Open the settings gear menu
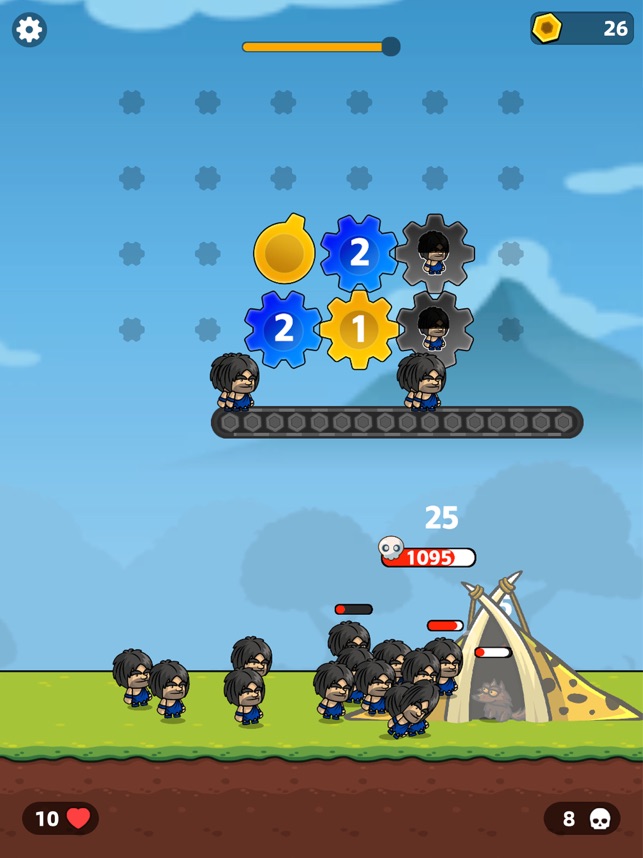 [29, 30]
